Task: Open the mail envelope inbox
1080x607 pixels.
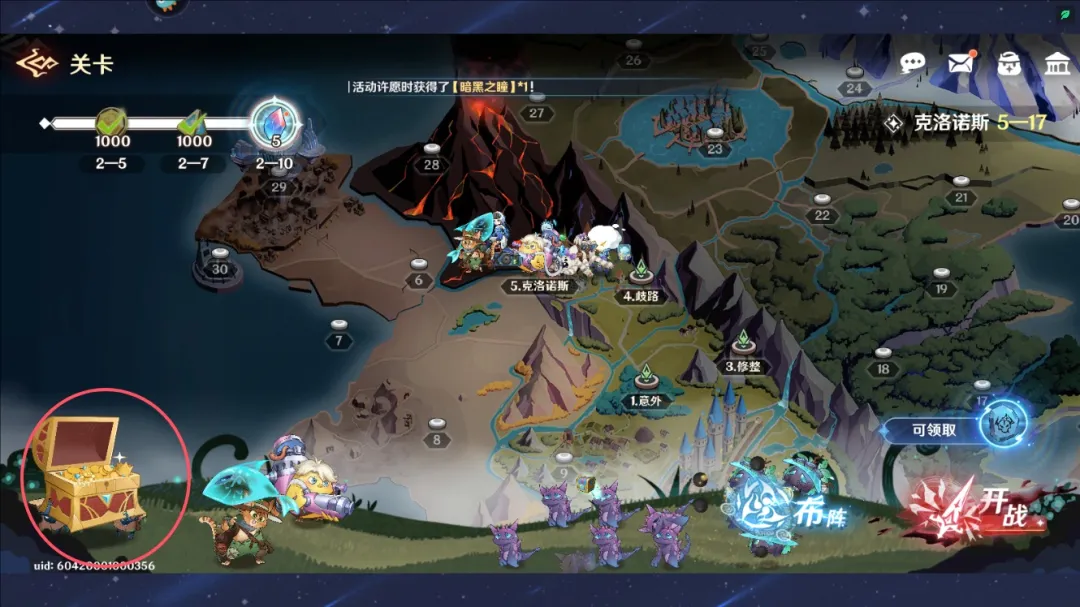Action: tap(961, 63)
